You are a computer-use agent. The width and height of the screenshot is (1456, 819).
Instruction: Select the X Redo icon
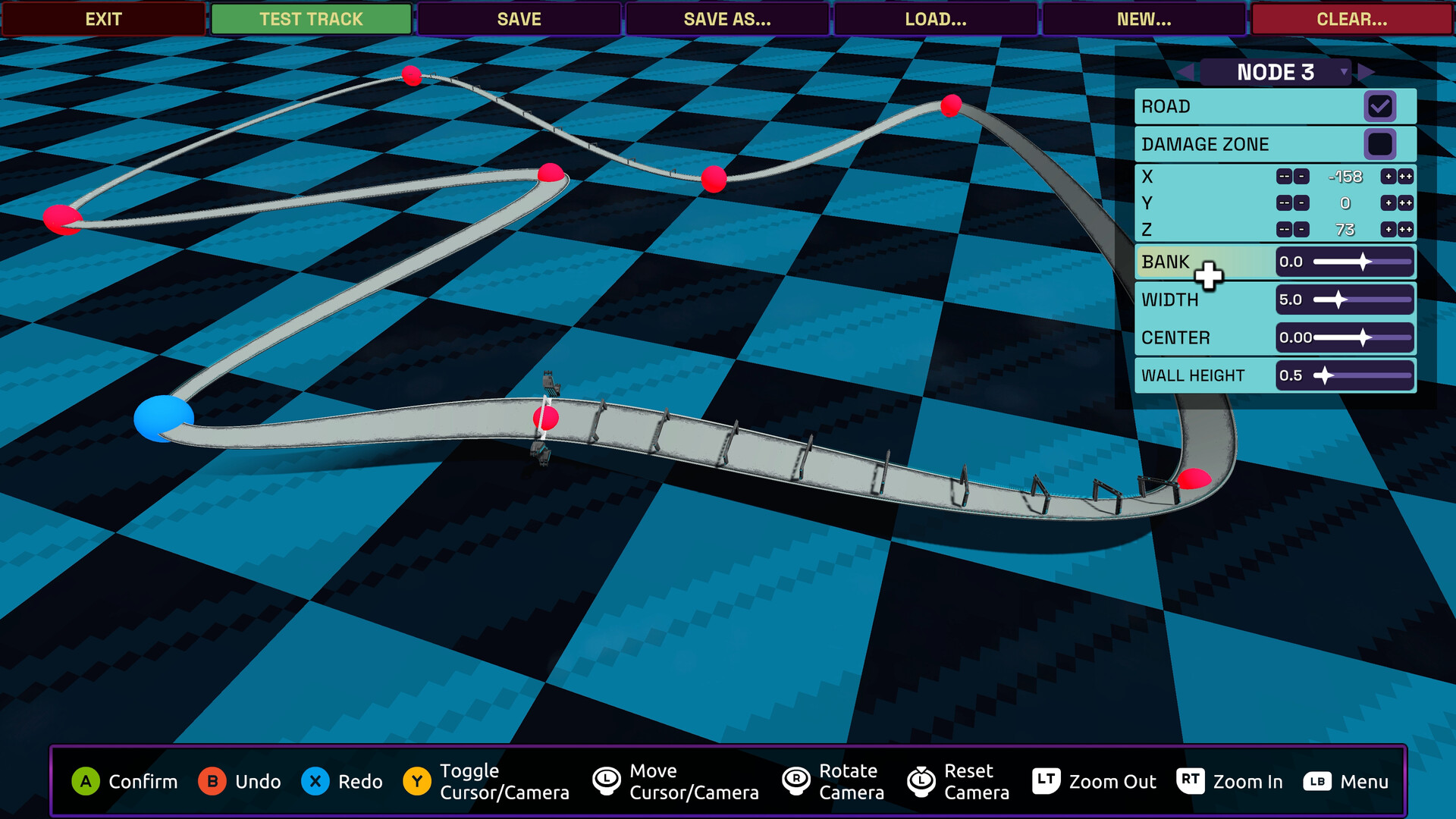click(317, 781)
